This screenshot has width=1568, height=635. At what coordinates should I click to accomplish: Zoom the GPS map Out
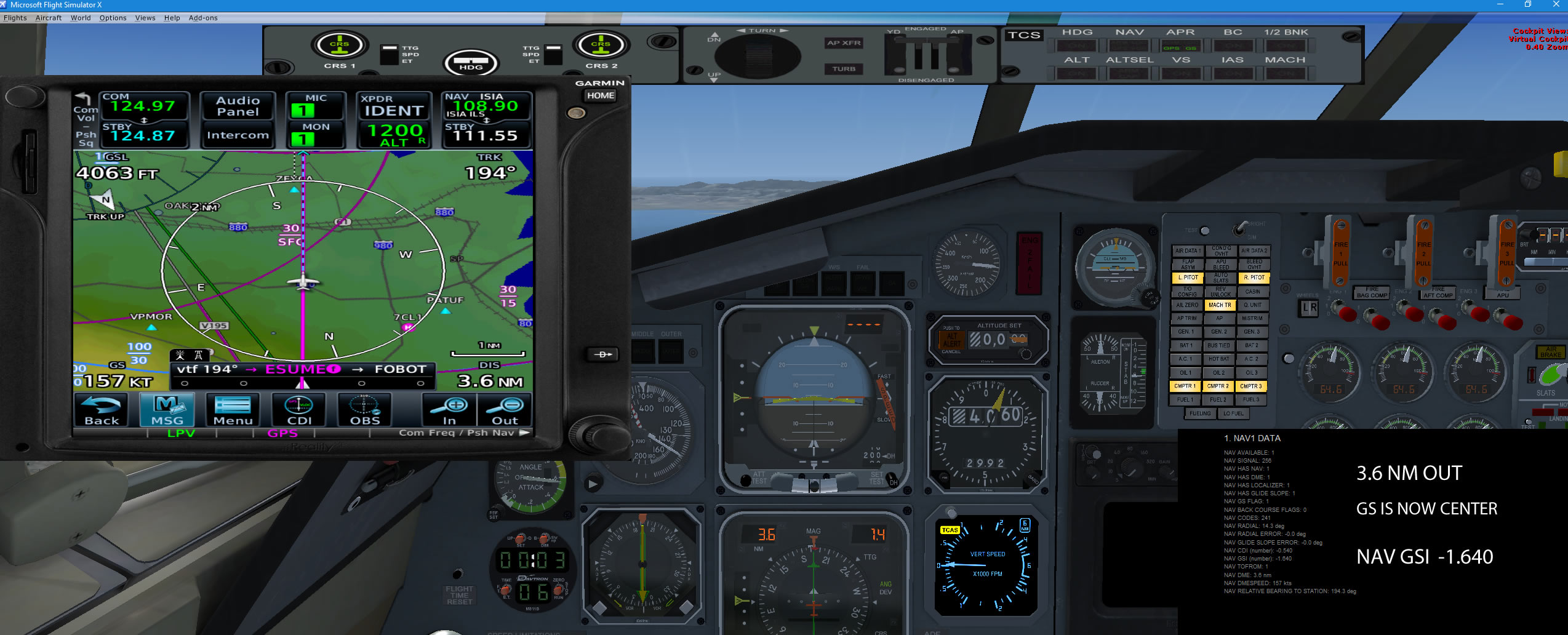click(505, 410)
